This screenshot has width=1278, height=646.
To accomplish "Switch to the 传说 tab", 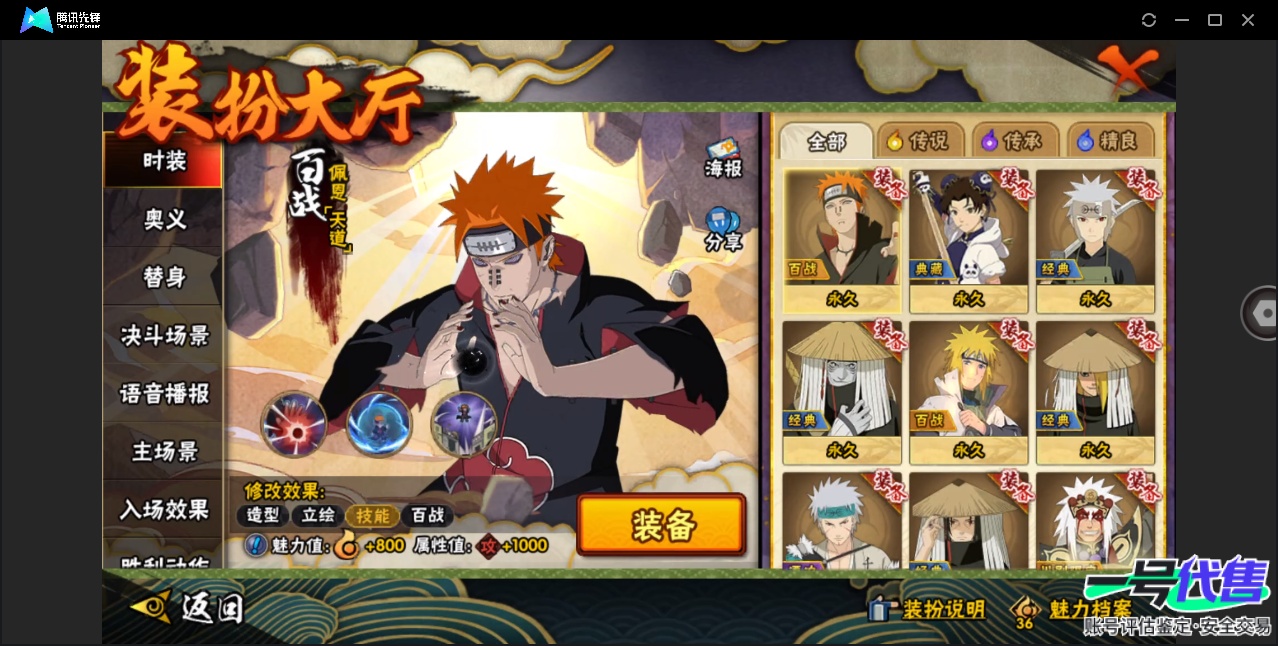I will point(919,142).
